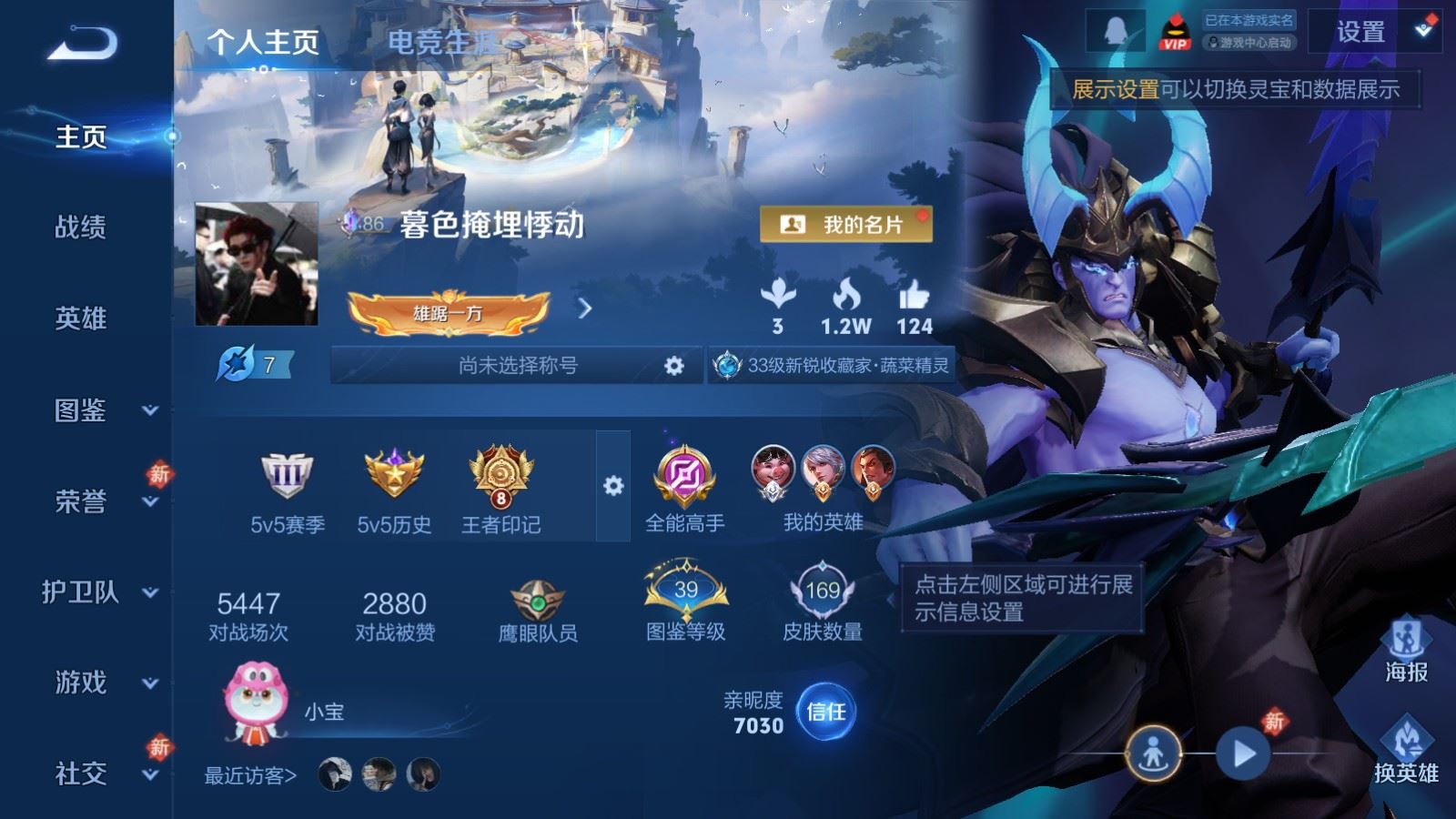Click the red VIP icon

point(1174,29)
